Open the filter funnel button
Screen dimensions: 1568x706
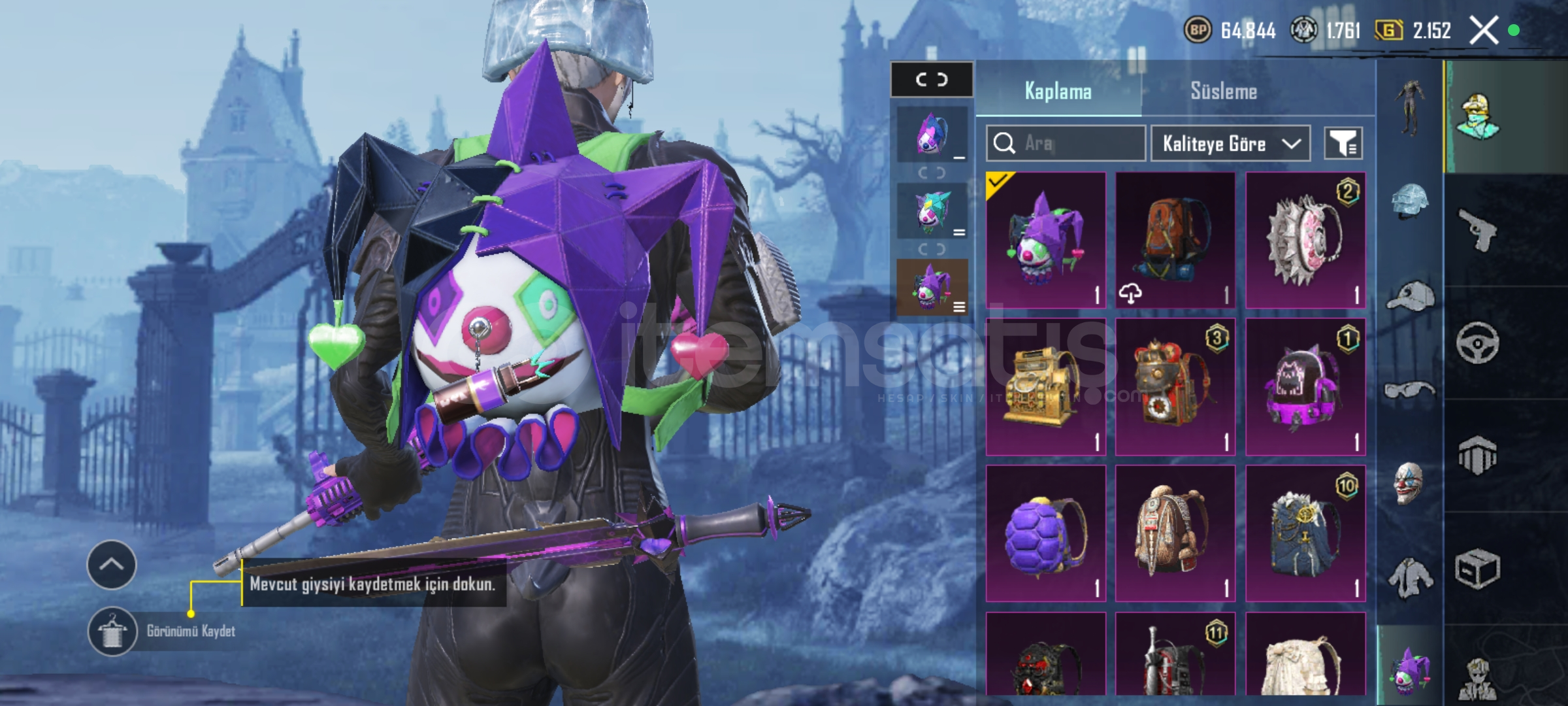tap(1343, 143)
